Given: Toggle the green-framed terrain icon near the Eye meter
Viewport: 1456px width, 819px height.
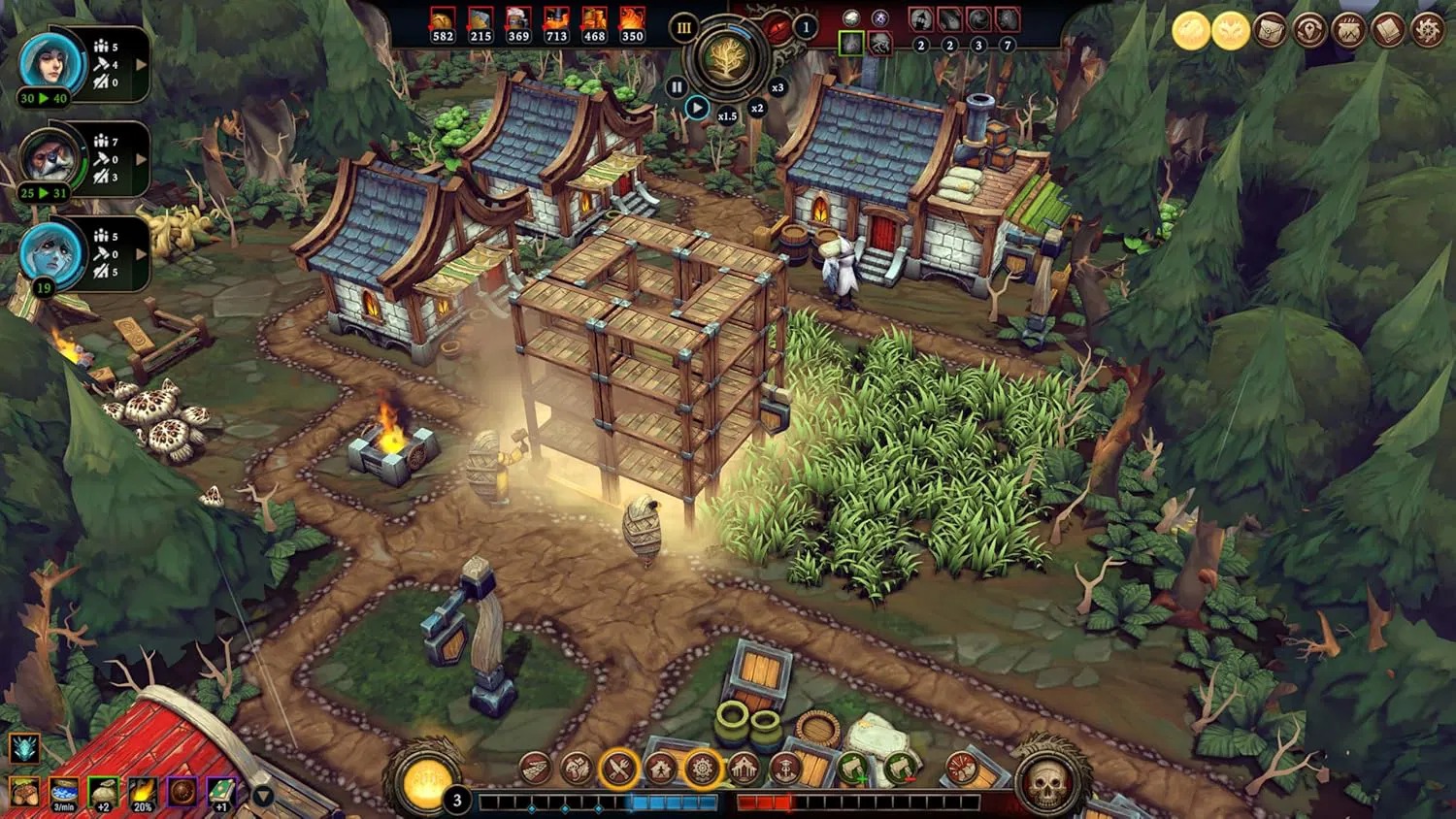Looking at the screenshot, I should (851, 43).
